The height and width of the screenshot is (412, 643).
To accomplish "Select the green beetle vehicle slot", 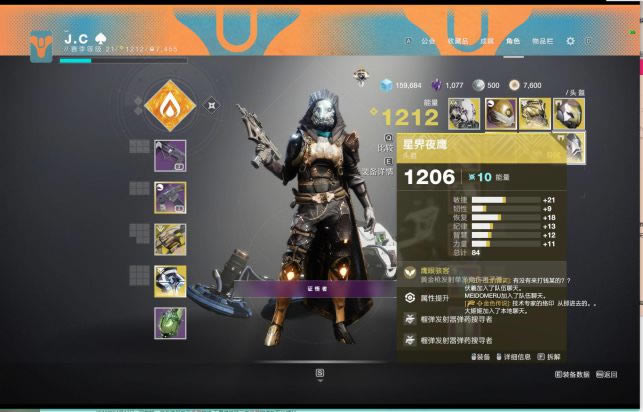I will click(x=169, y=324).
